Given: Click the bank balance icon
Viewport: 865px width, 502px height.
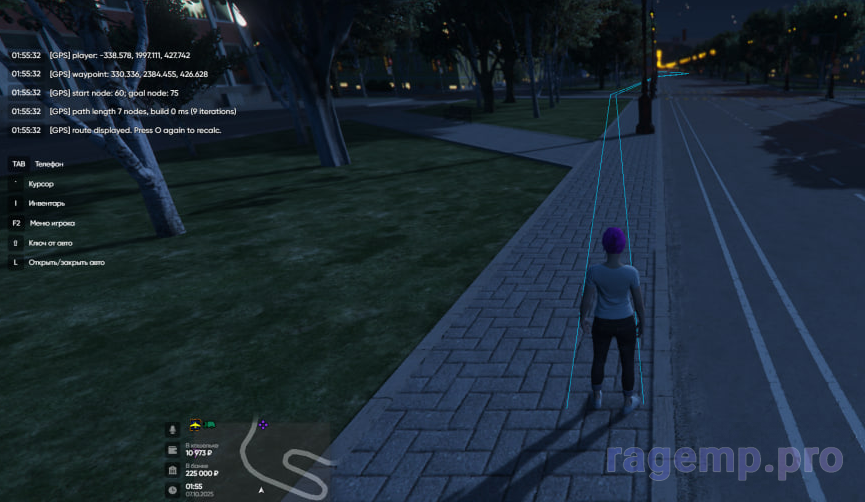Looking at the screenshot, I should pos(173,470).
